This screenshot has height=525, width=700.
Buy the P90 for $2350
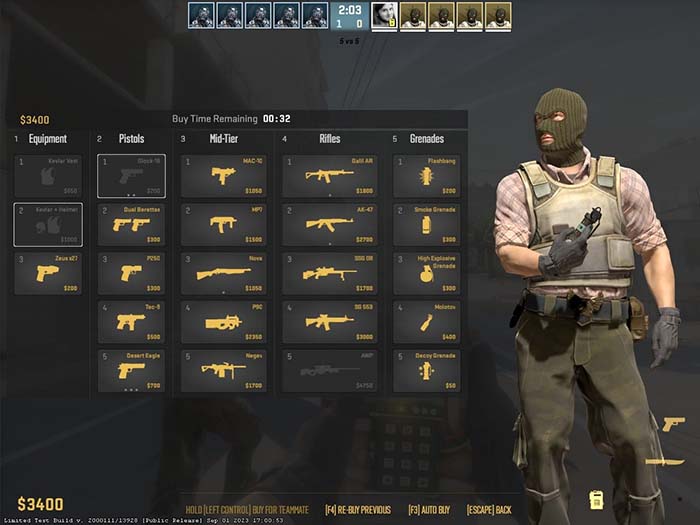tap(224, 322)
